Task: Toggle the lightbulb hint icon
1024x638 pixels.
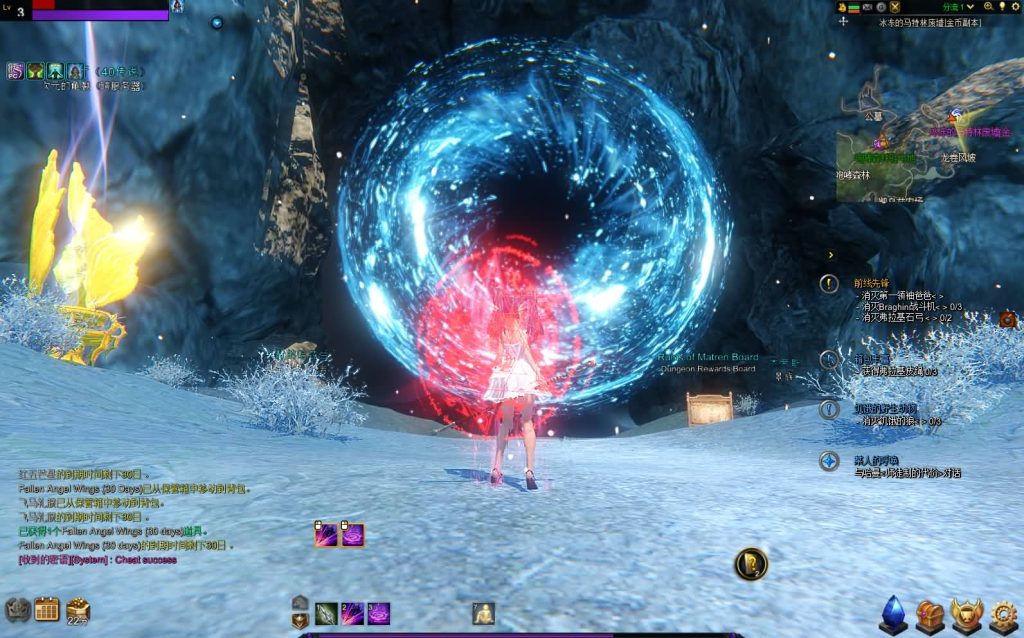Action: click(x=1002, y=7)
